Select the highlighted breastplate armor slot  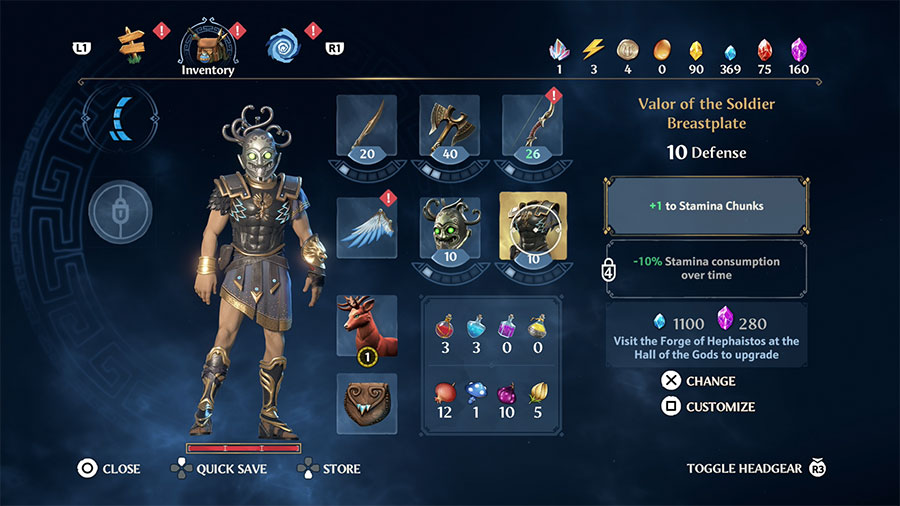click(532, 225)
